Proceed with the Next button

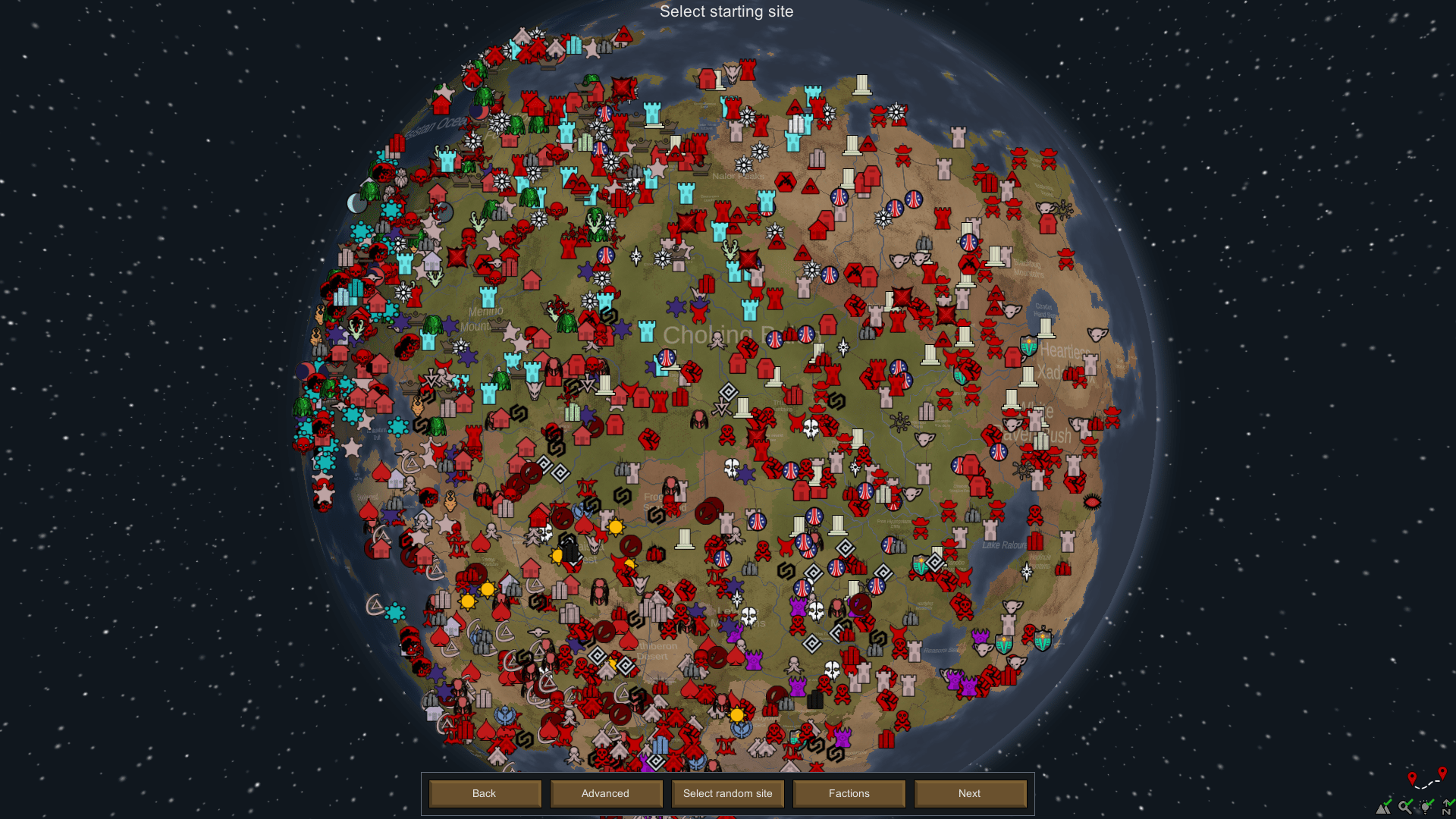coord(969,793)
